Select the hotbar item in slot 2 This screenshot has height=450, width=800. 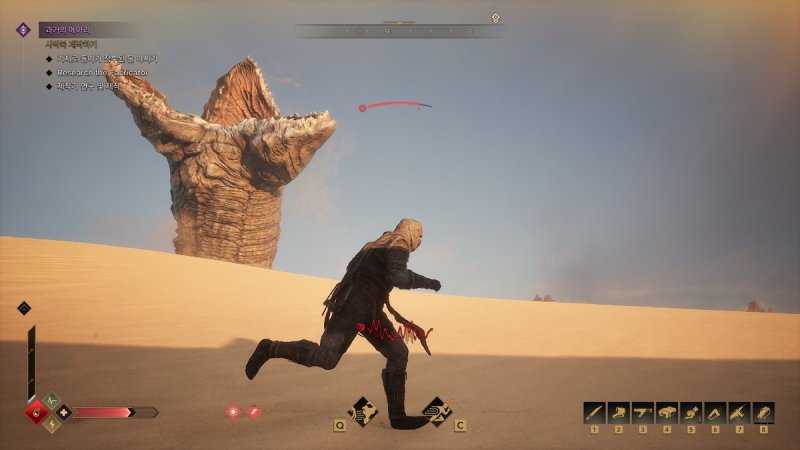618,412
